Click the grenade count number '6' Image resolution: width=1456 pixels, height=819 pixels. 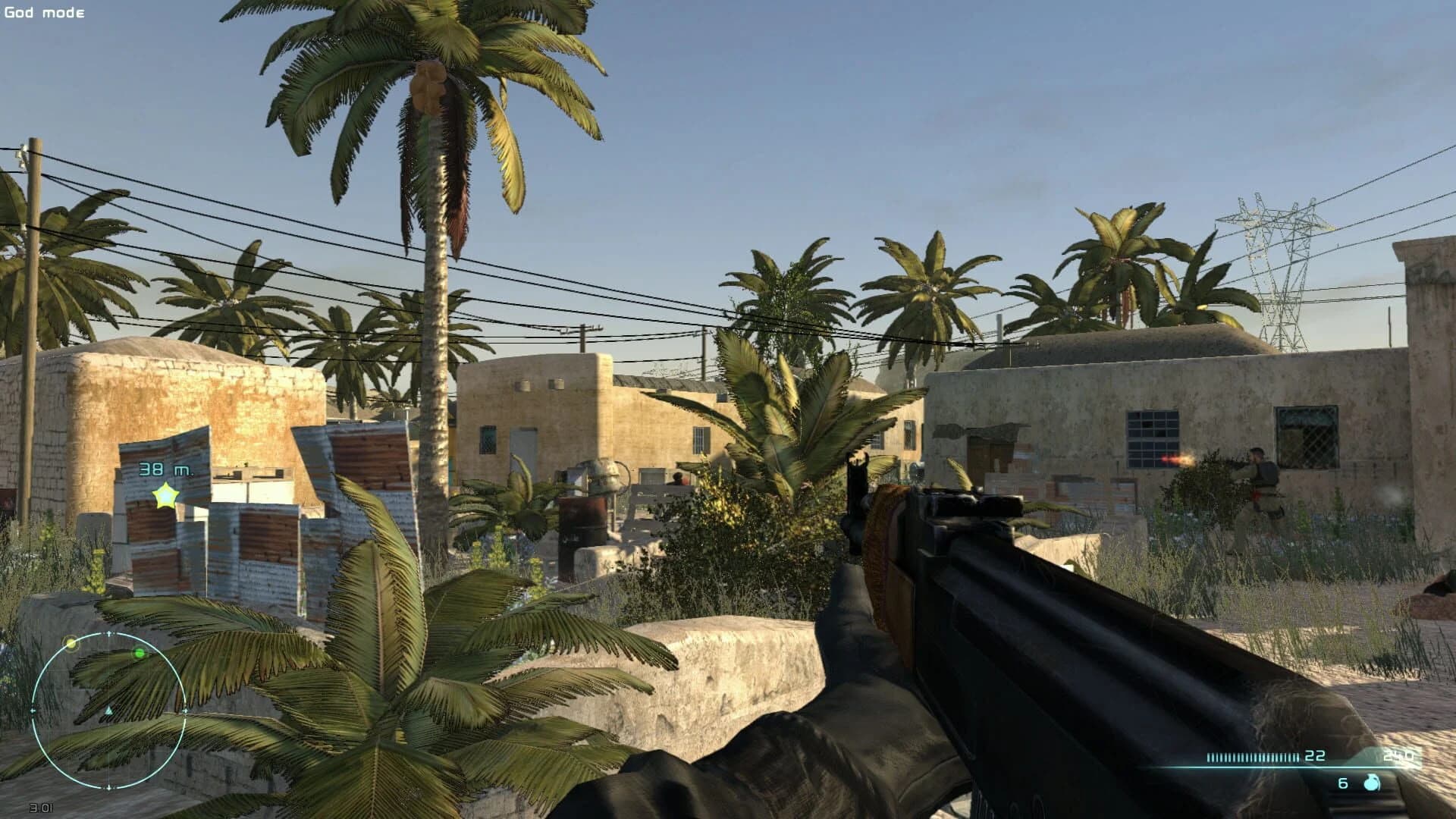pyautogui.click(x=1342, y=783)
